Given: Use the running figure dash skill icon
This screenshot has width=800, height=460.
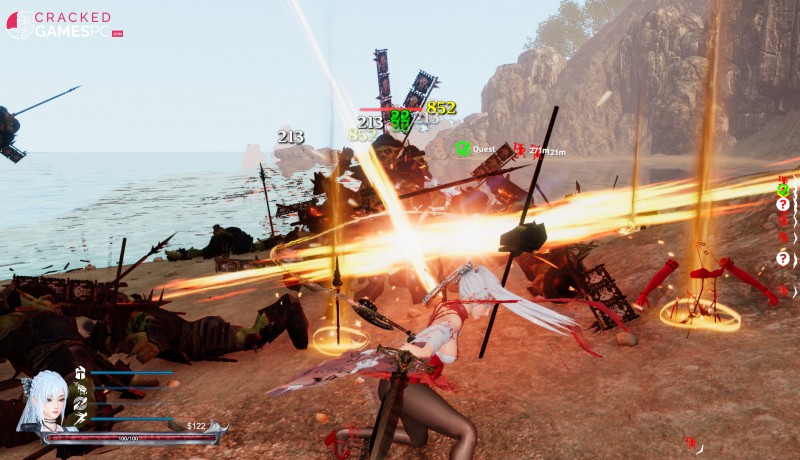Looking at the screenshot, I should pos(80,419).
